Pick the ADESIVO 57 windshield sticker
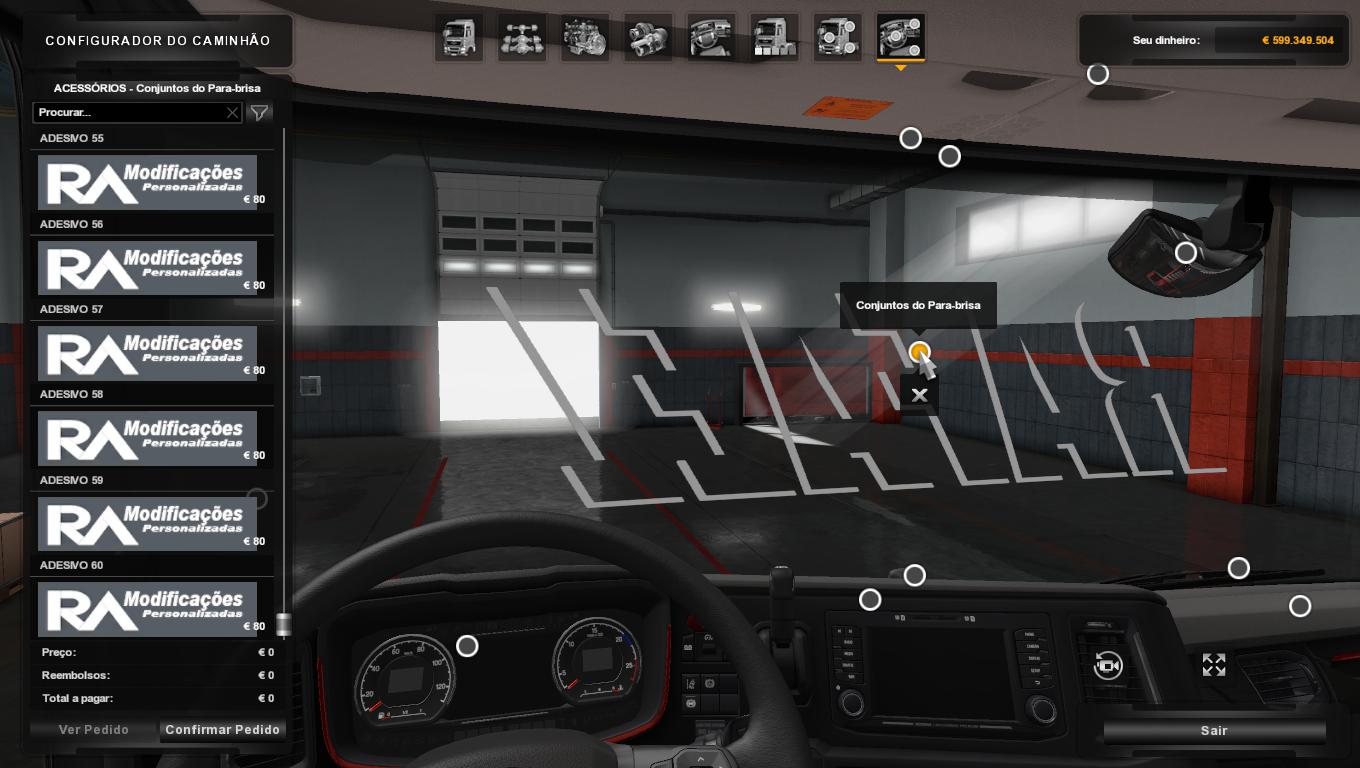The width and height of the screenshot is (1360, 768). [x=147, y=352]
